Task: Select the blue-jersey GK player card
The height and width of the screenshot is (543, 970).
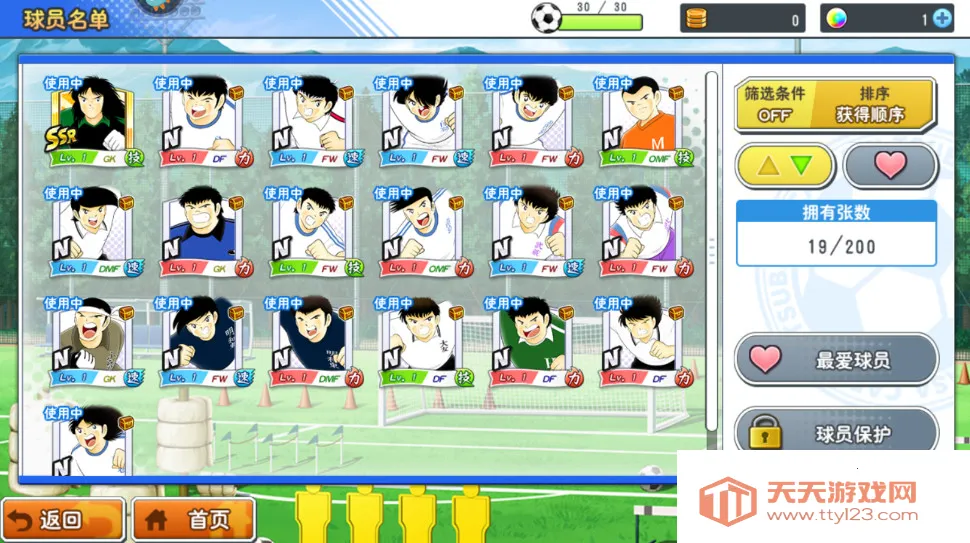Action: (x=199, y=233)
